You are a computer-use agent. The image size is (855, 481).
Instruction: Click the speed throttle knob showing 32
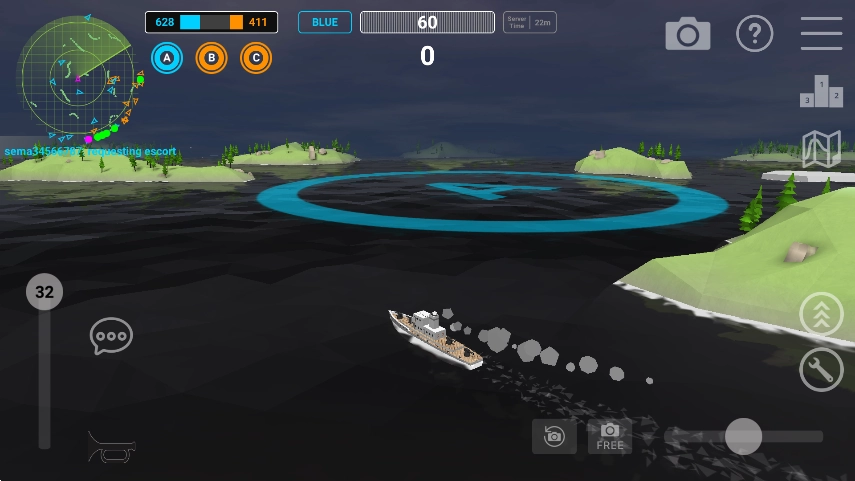coord(44,293)
